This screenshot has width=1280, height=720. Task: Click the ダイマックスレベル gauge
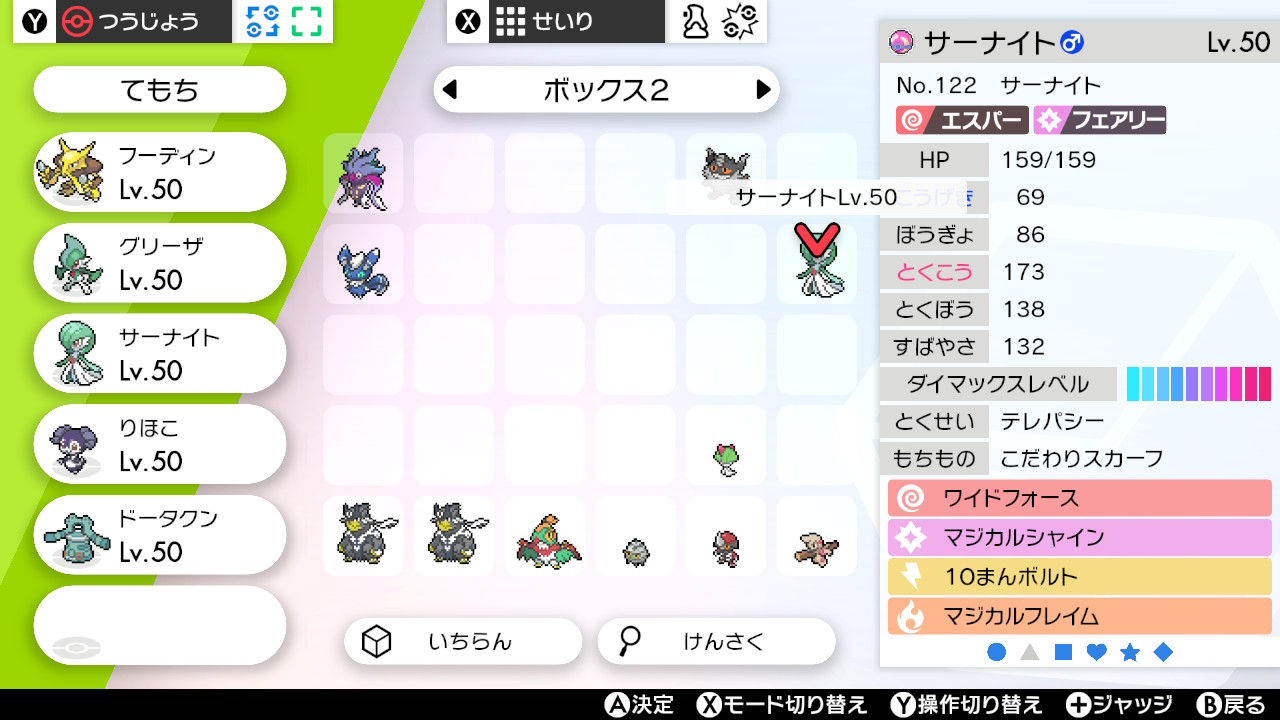1199,383
